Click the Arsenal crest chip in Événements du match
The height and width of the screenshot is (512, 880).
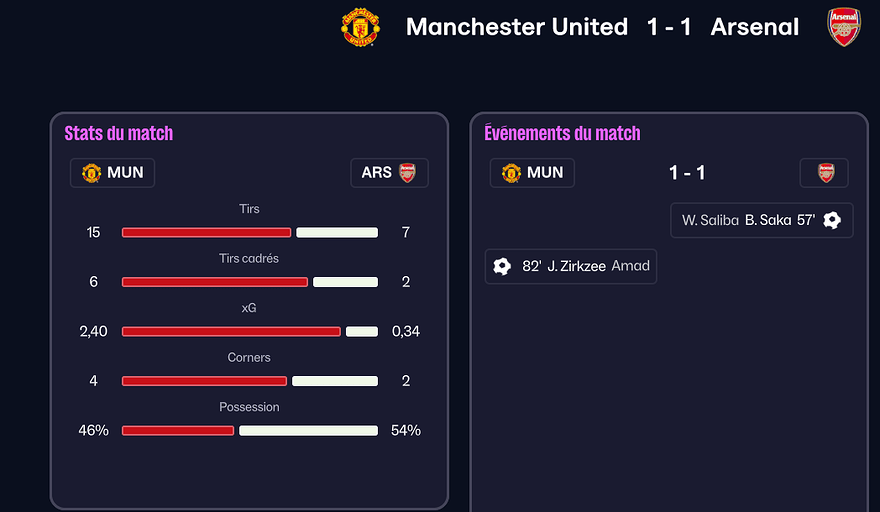click(825, 173)
